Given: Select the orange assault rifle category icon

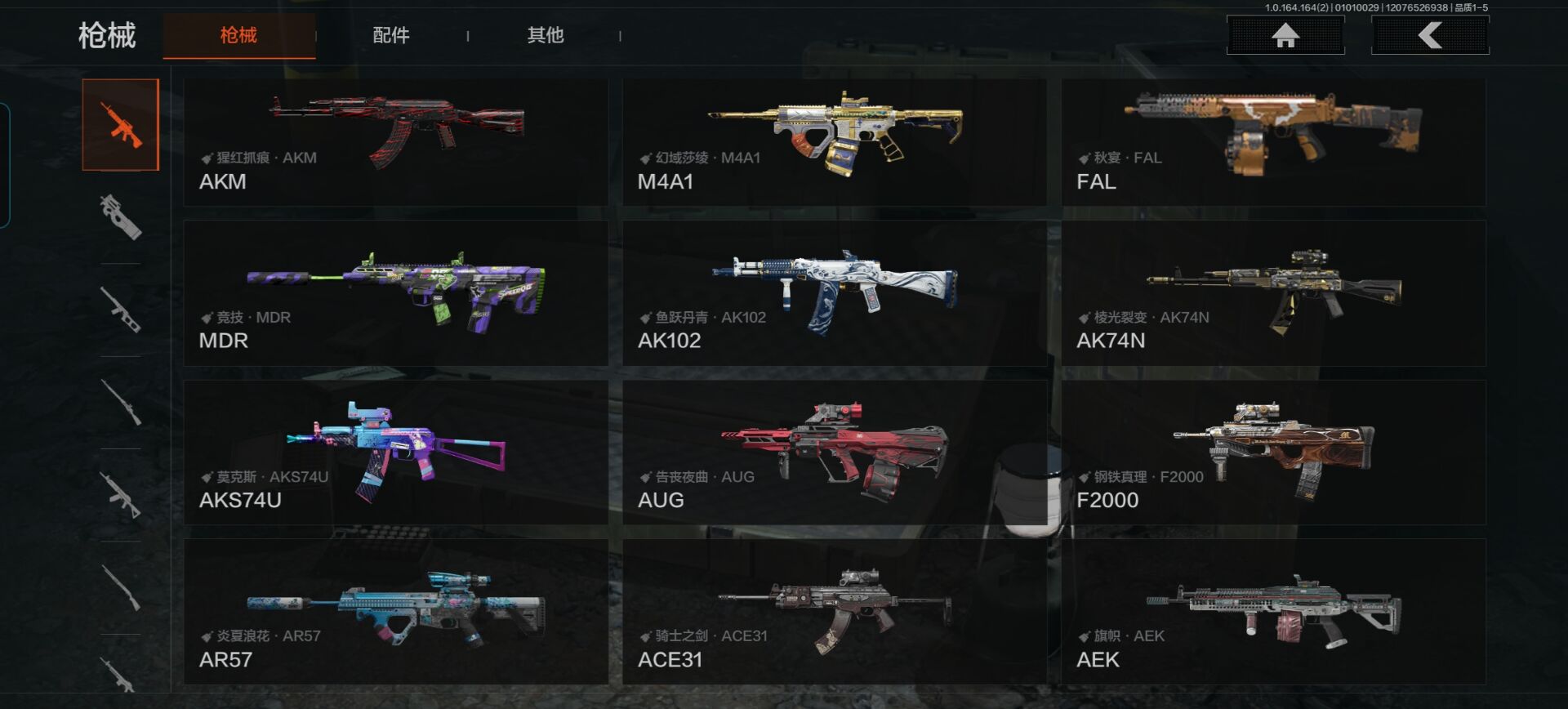Looking at the screenshot, I should [121, 125].
